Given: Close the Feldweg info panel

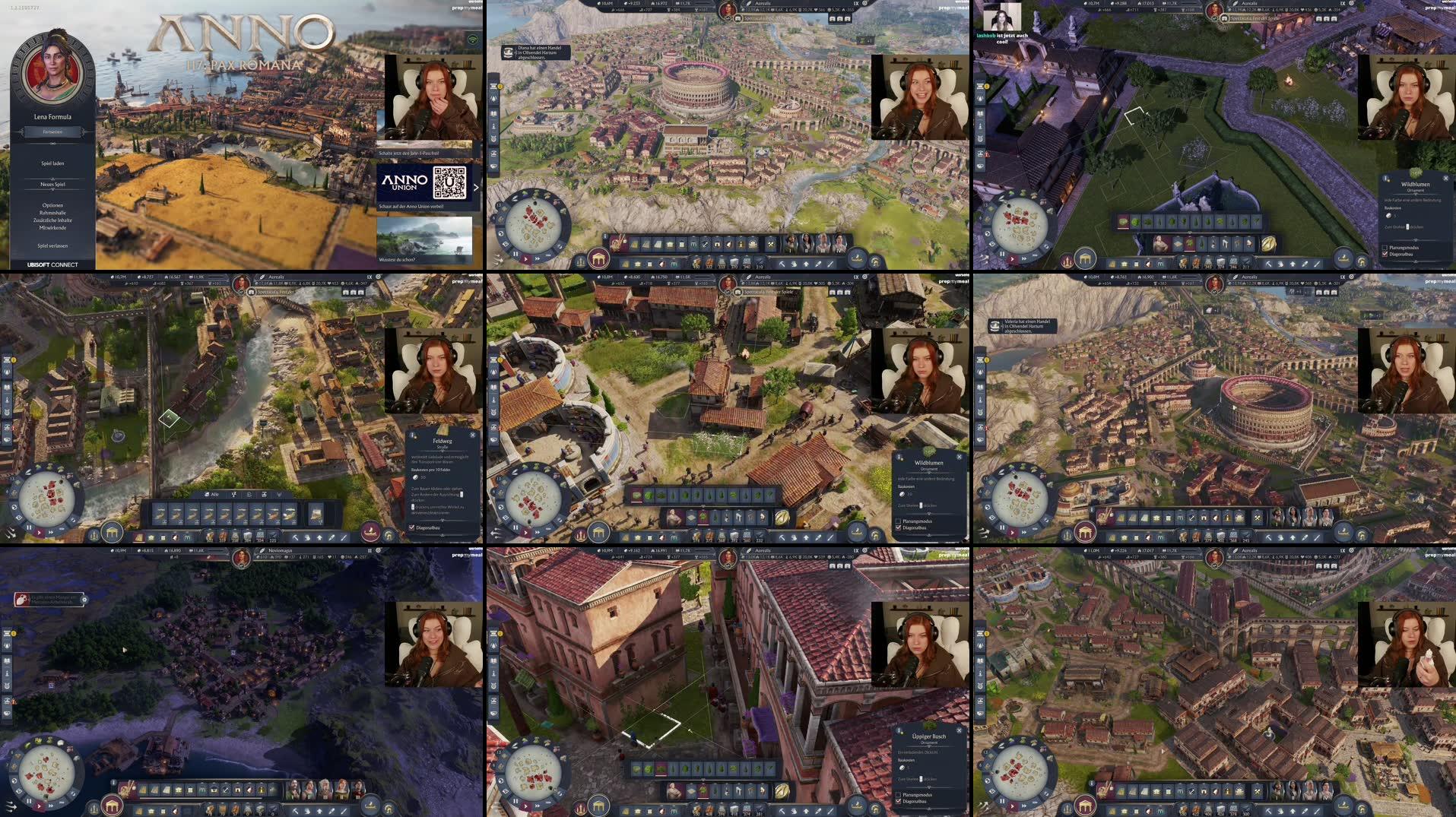Looking at the screenshot, I should 473,435.
